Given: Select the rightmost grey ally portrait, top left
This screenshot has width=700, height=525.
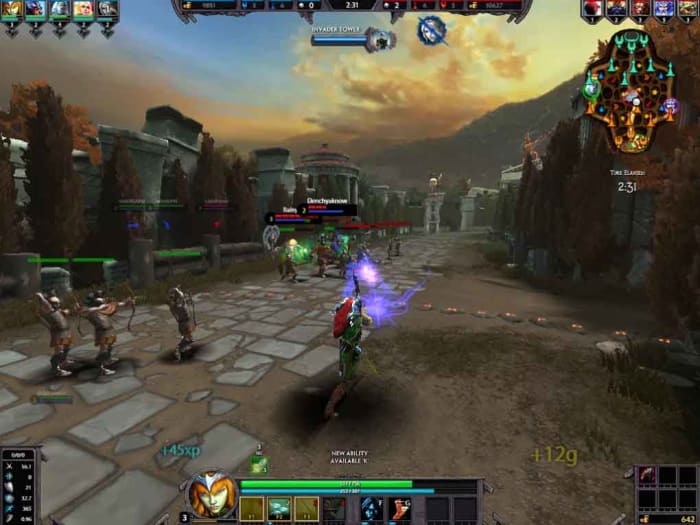Looking at the screenshot, I should click(x=107, y=10).
